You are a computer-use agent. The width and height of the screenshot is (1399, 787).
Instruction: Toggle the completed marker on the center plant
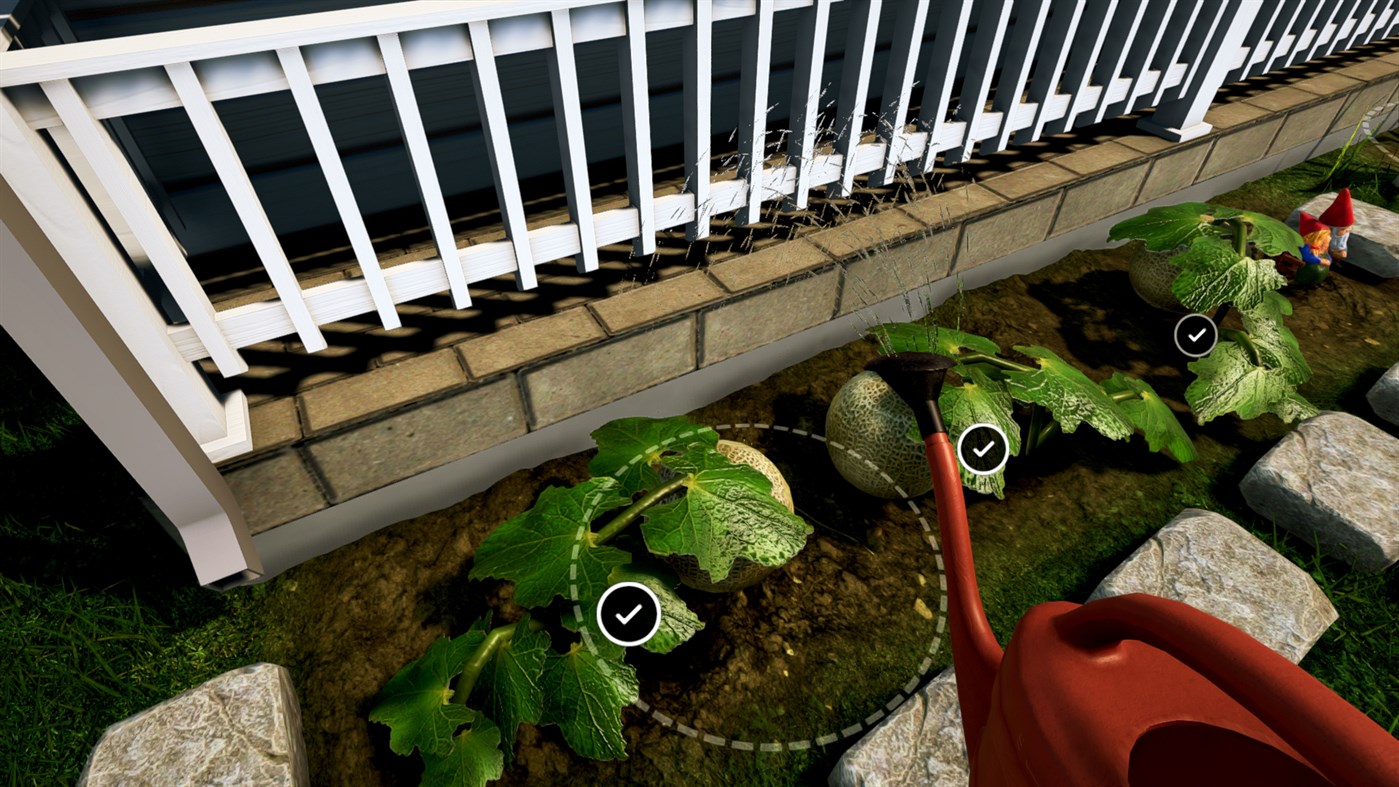pyautogui.click(x=981, y=448)
